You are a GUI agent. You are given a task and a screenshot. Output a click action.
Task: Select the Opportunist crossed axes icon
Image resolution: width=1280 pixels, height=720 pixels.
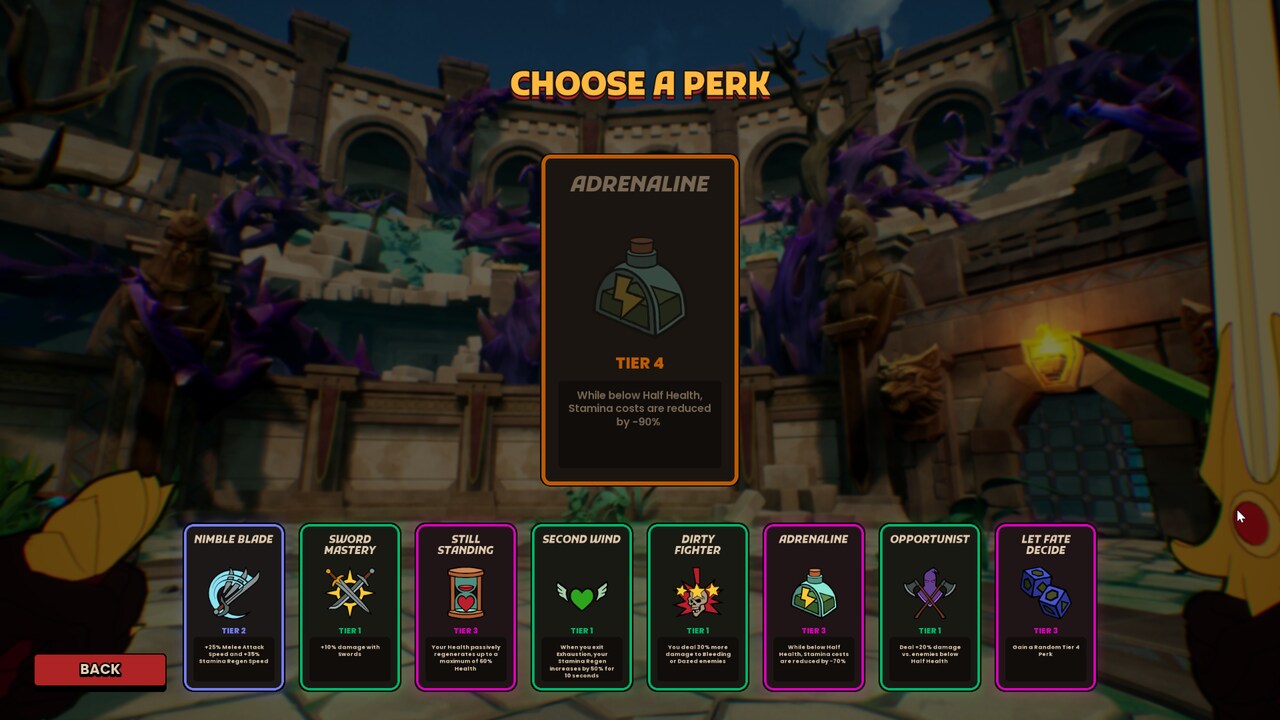(x=931, y=592)
